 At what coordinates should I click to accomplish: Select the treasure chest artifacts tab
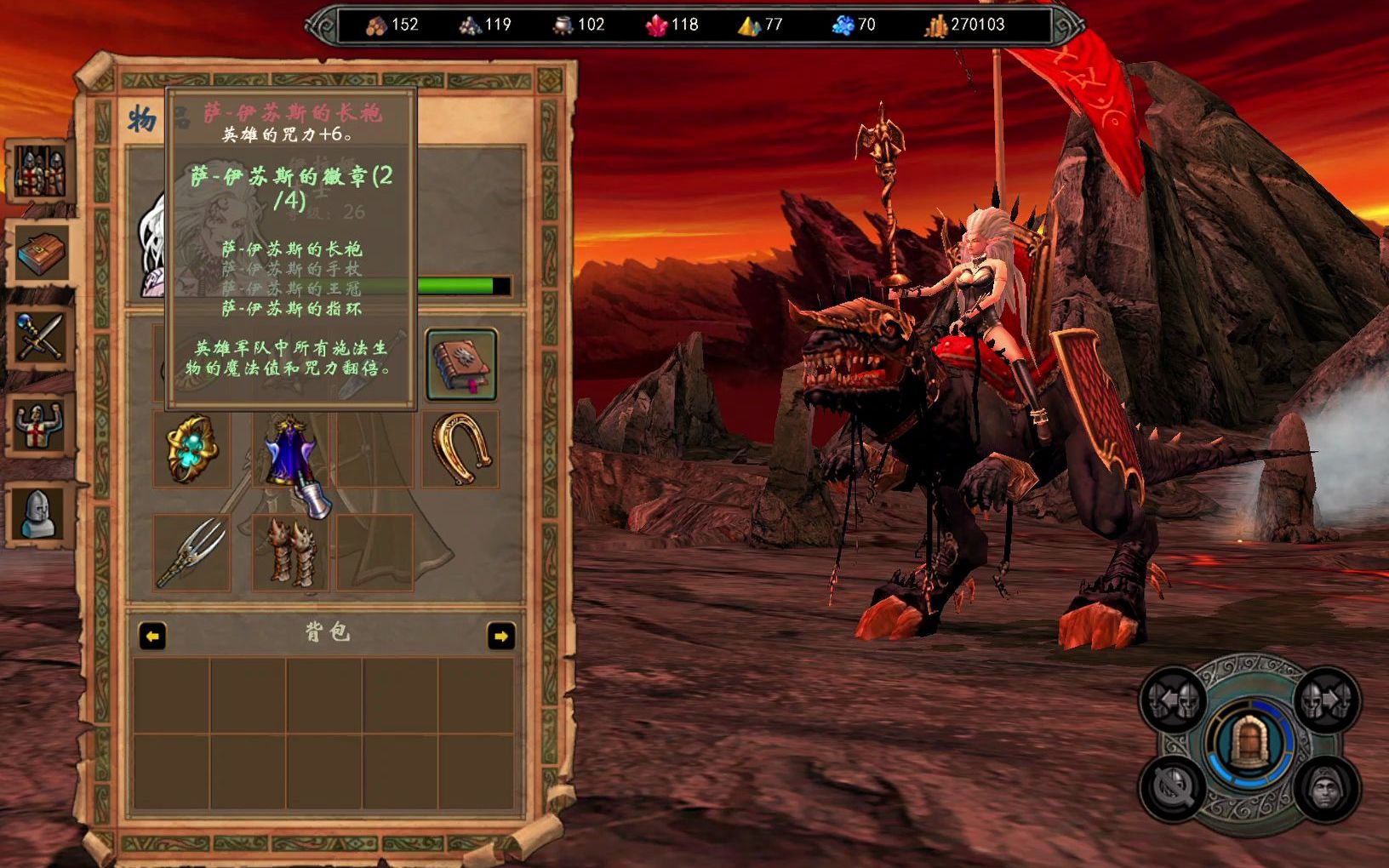tap(41, 254)
